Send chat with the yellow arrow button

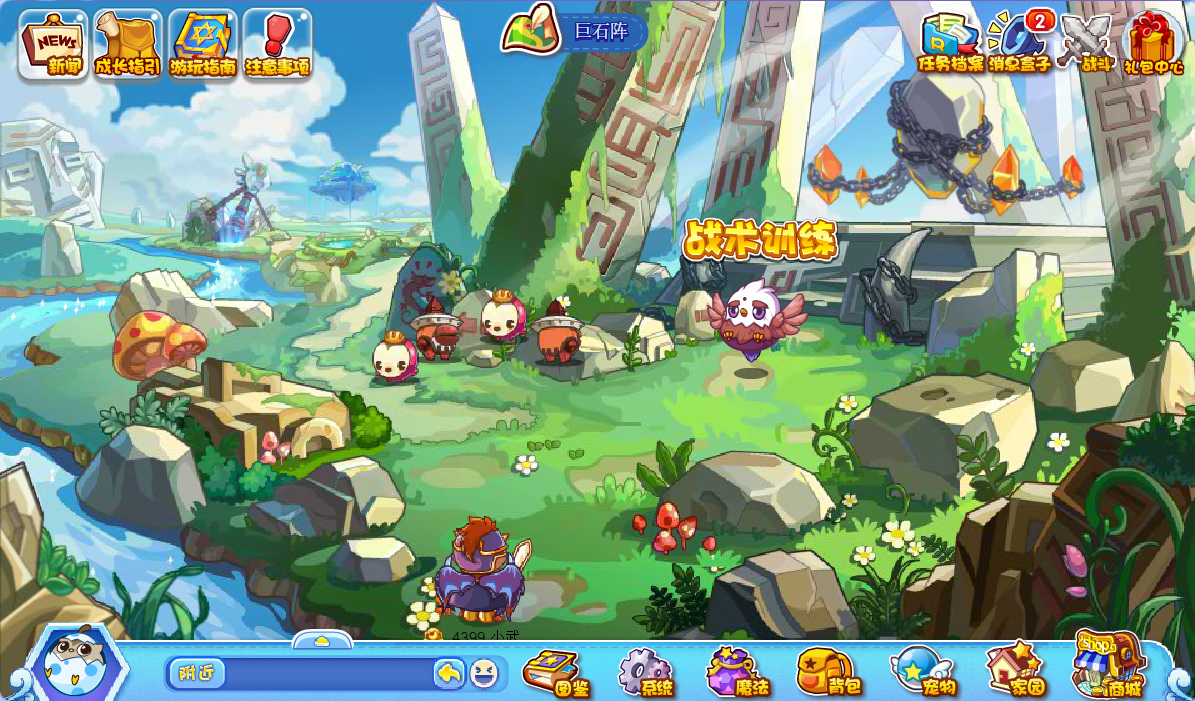tap(449, 674)
